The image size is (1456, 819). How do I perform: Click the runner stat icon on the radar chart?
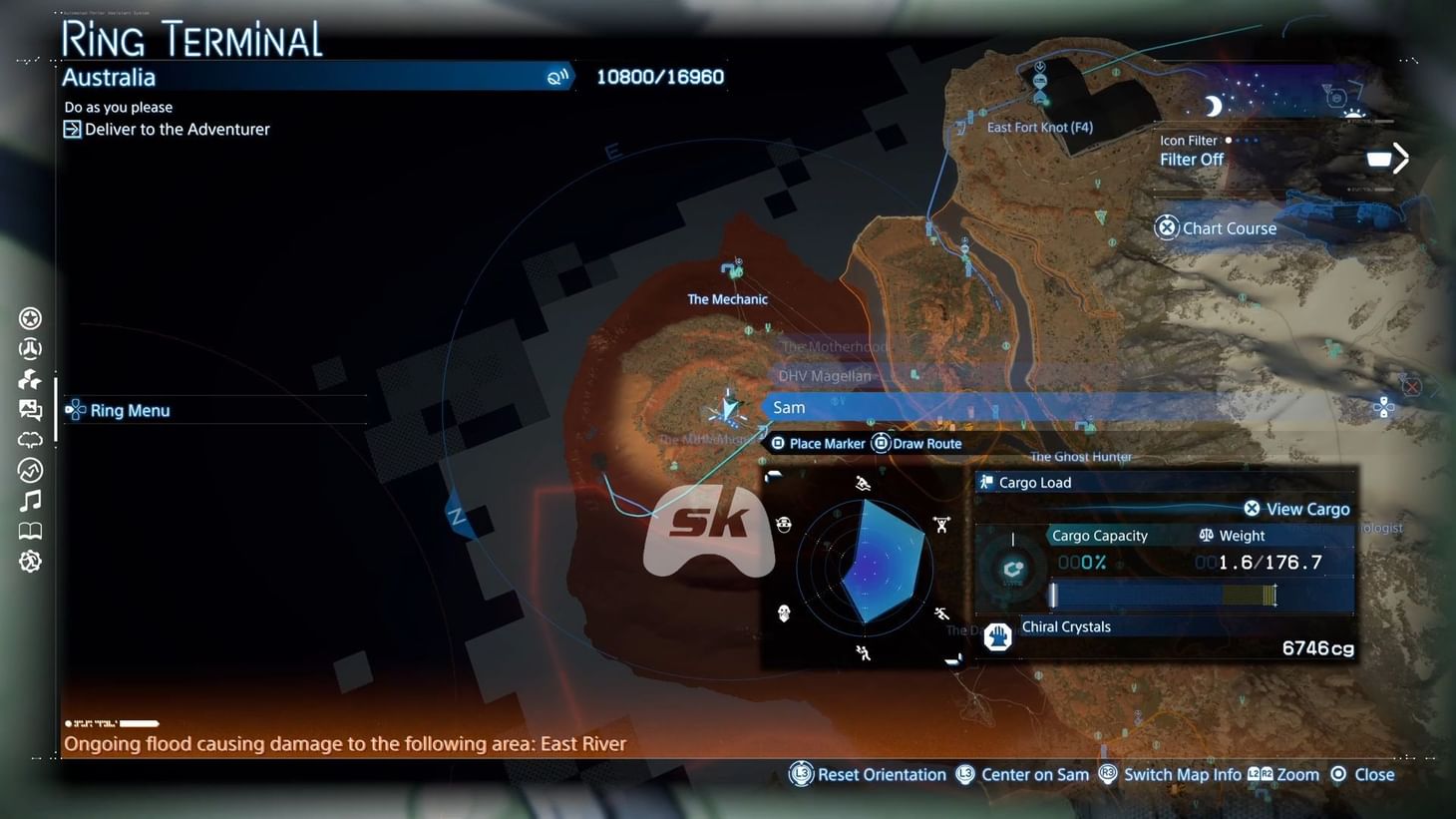[942, 613]
